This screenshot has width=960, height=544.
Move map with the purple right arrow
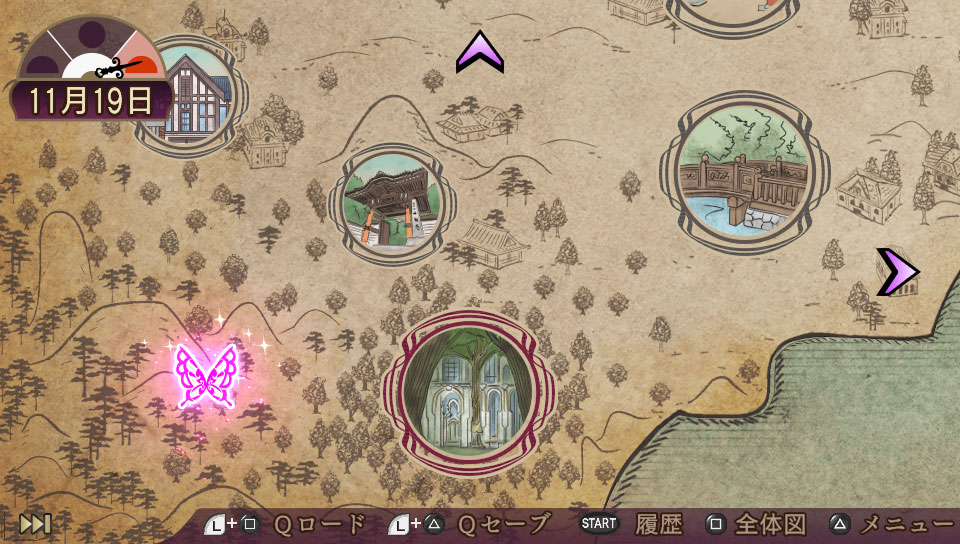tap(895, 272)
